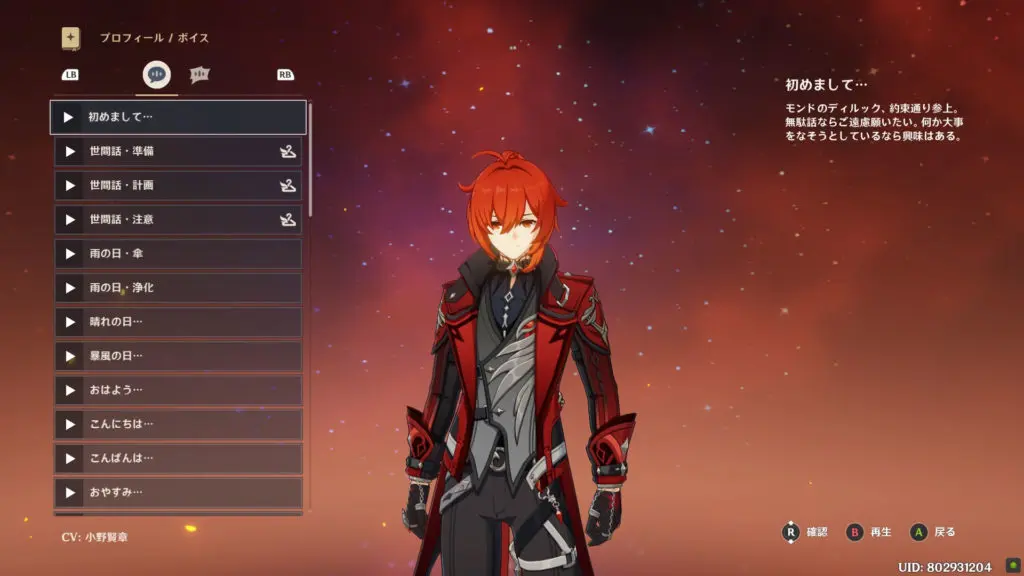Choose the 世間話・注意 voice entry
This screenshot has width=1024, height=576.
[178, 219]
